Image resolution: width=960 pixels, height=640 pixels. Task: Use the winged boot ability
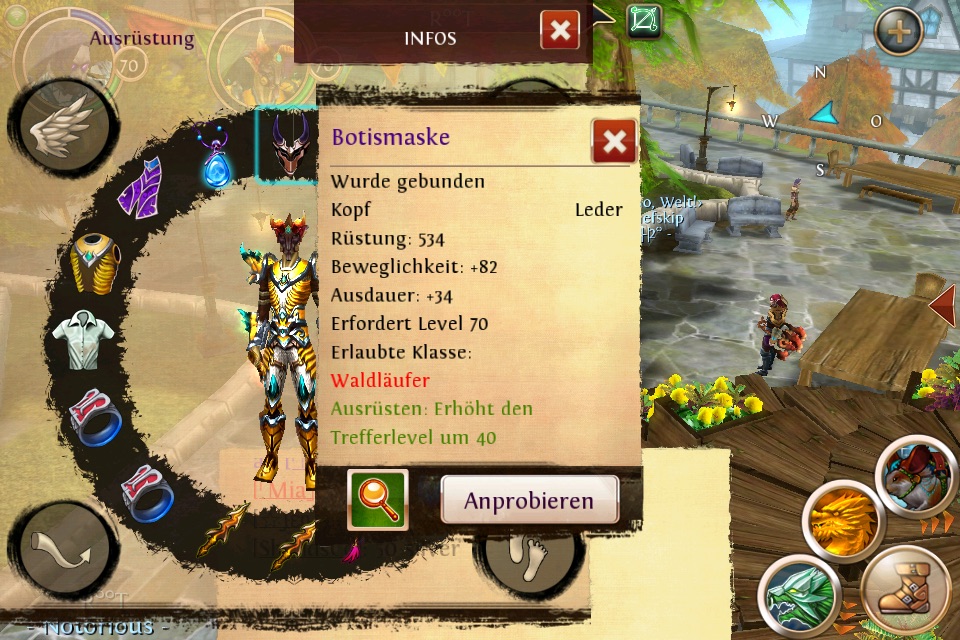pyautogui.click(x=906, y=591)
